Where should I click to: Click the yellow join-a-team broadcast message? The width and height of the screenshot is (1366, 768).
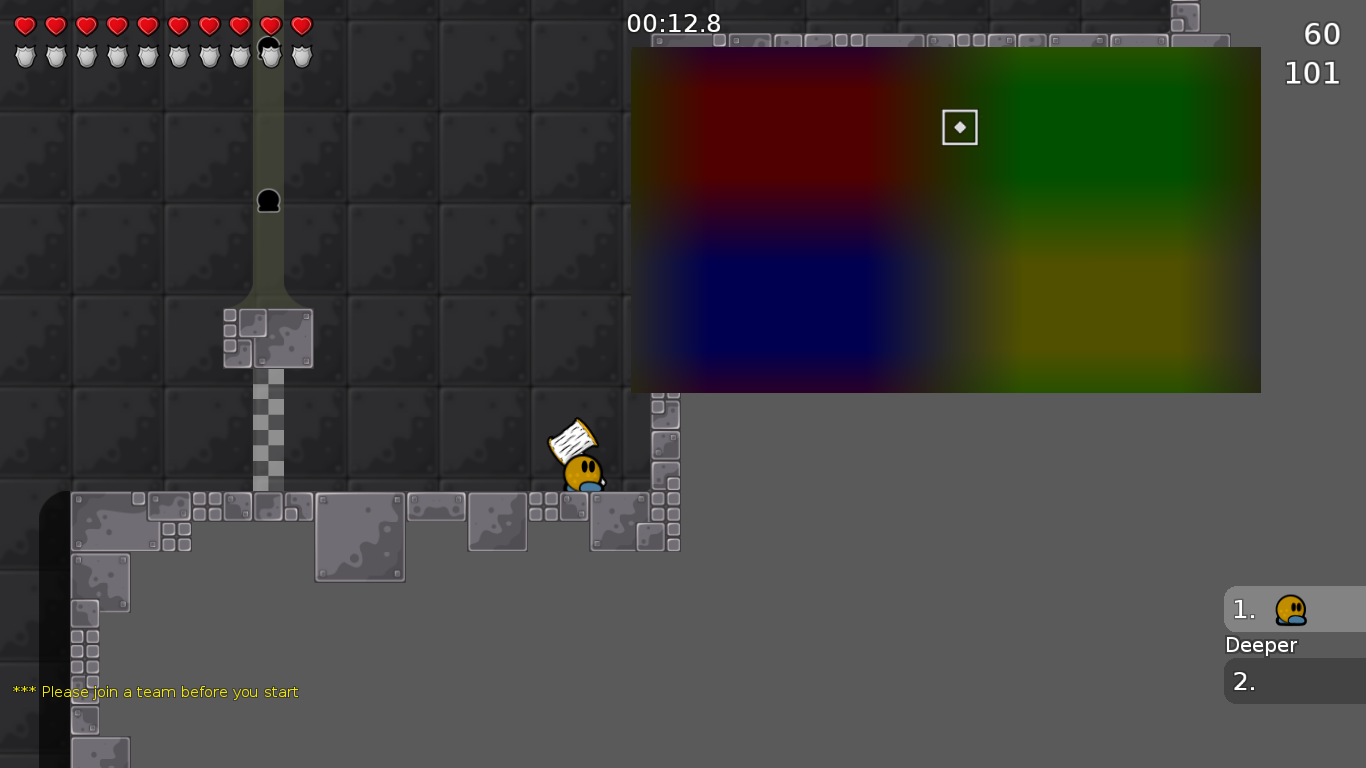pyautogui.click(x=155, y=691)
